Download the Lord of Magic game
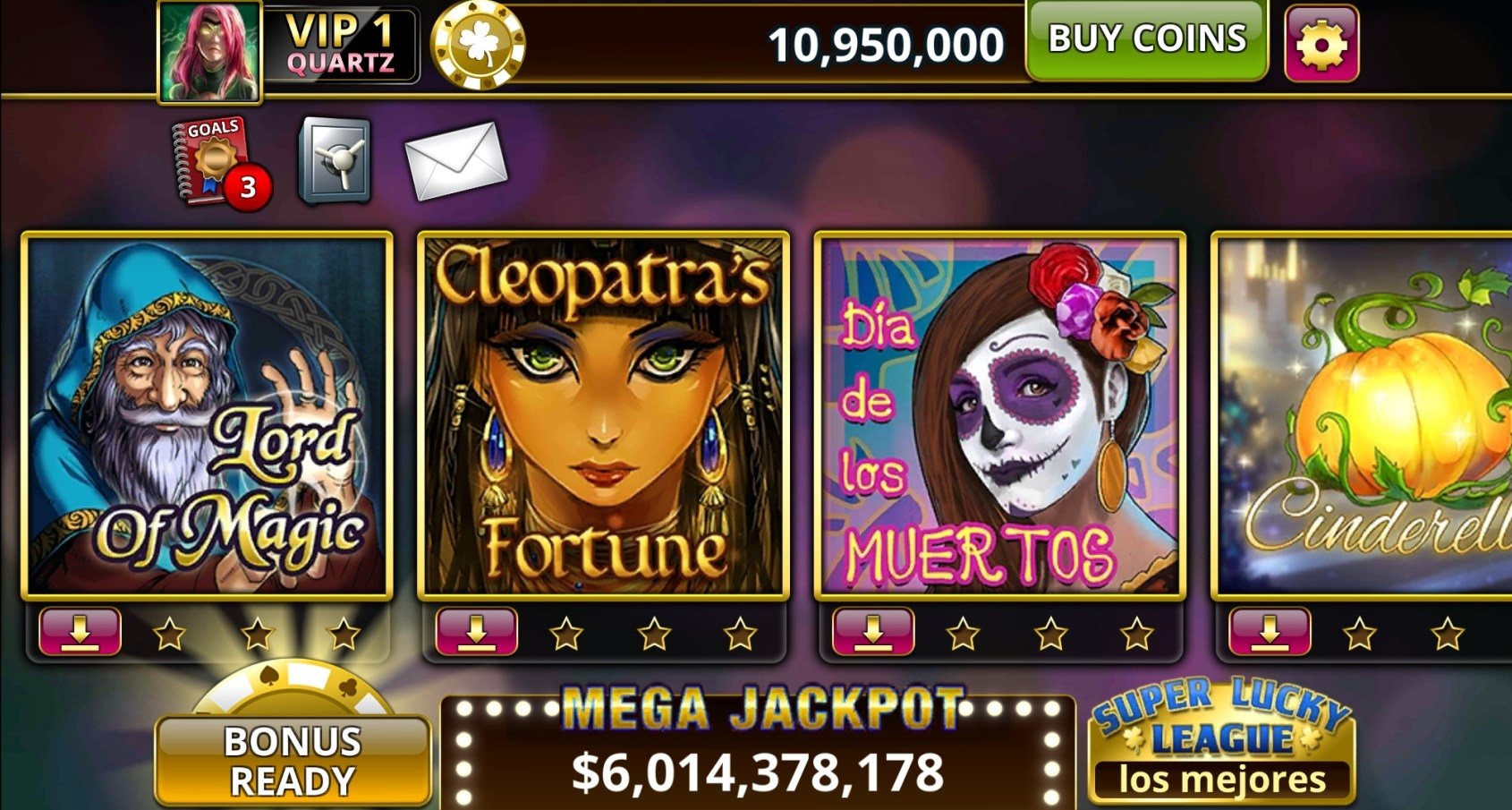The width and height of the screenshot is (1512, 810). (x=80, y=632)
